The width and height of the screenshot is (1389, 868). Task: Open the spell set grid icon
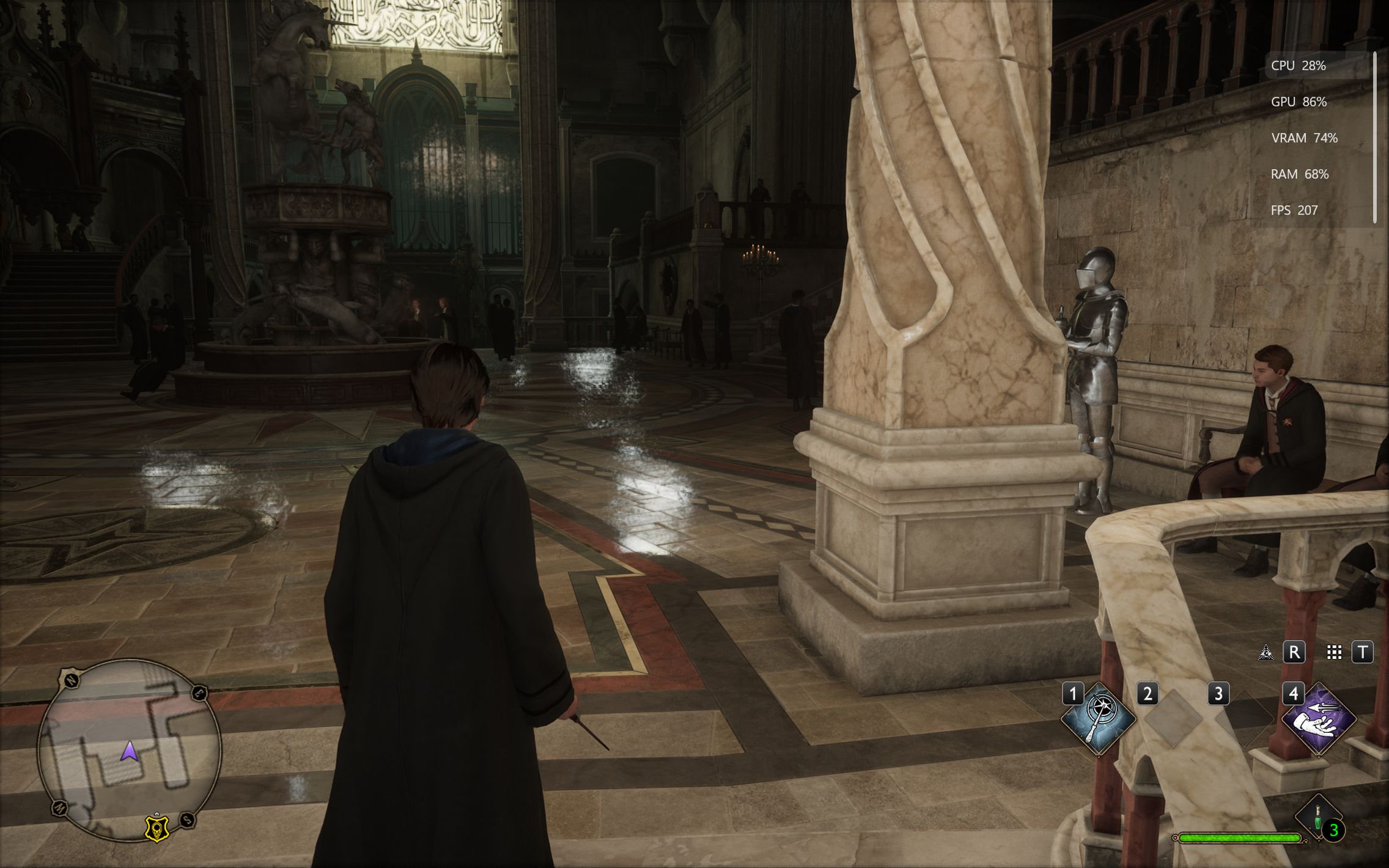click(x=1334, y=652)
